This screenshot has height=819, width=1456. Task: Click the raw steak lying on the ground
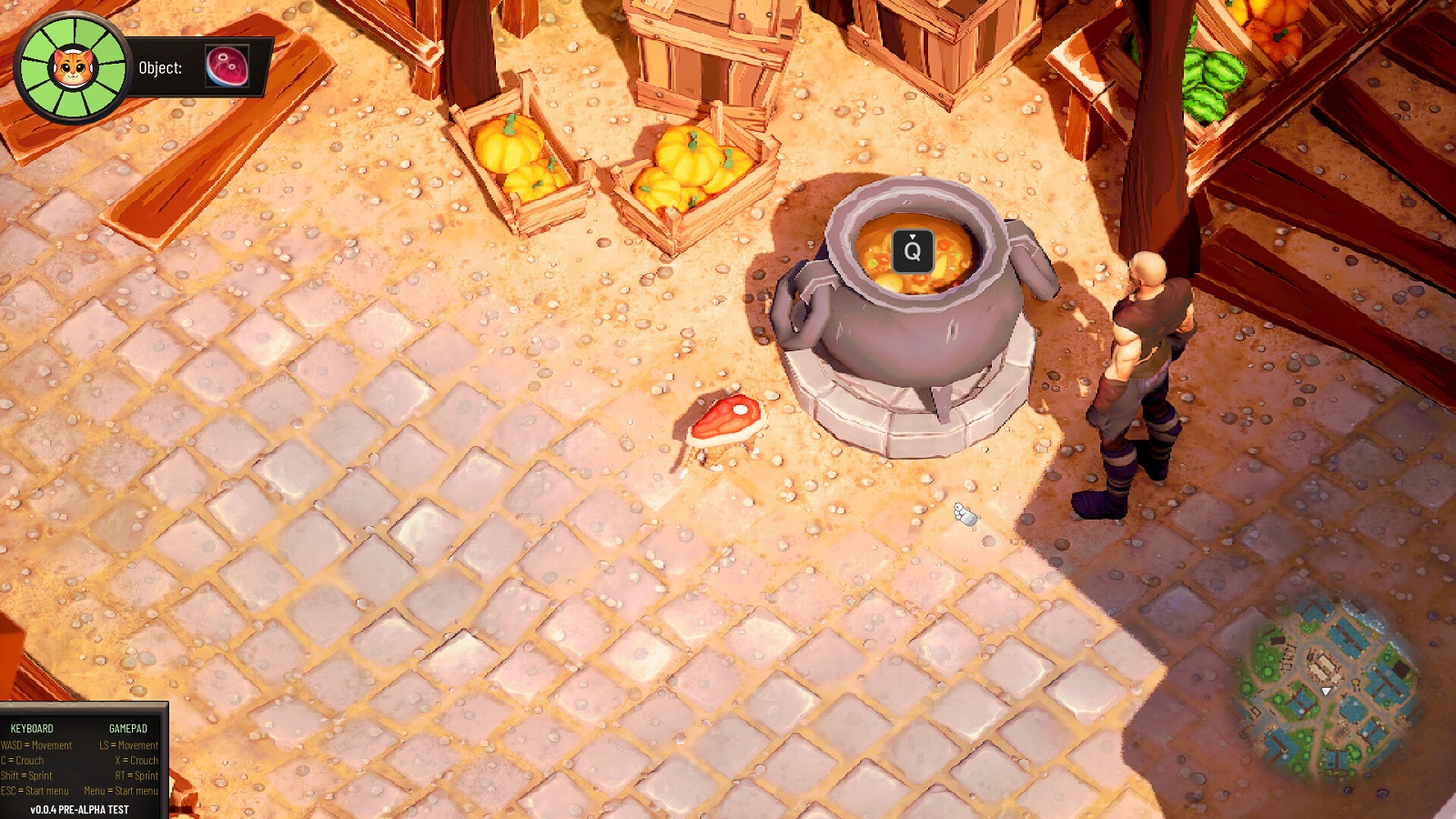point(728,420)
